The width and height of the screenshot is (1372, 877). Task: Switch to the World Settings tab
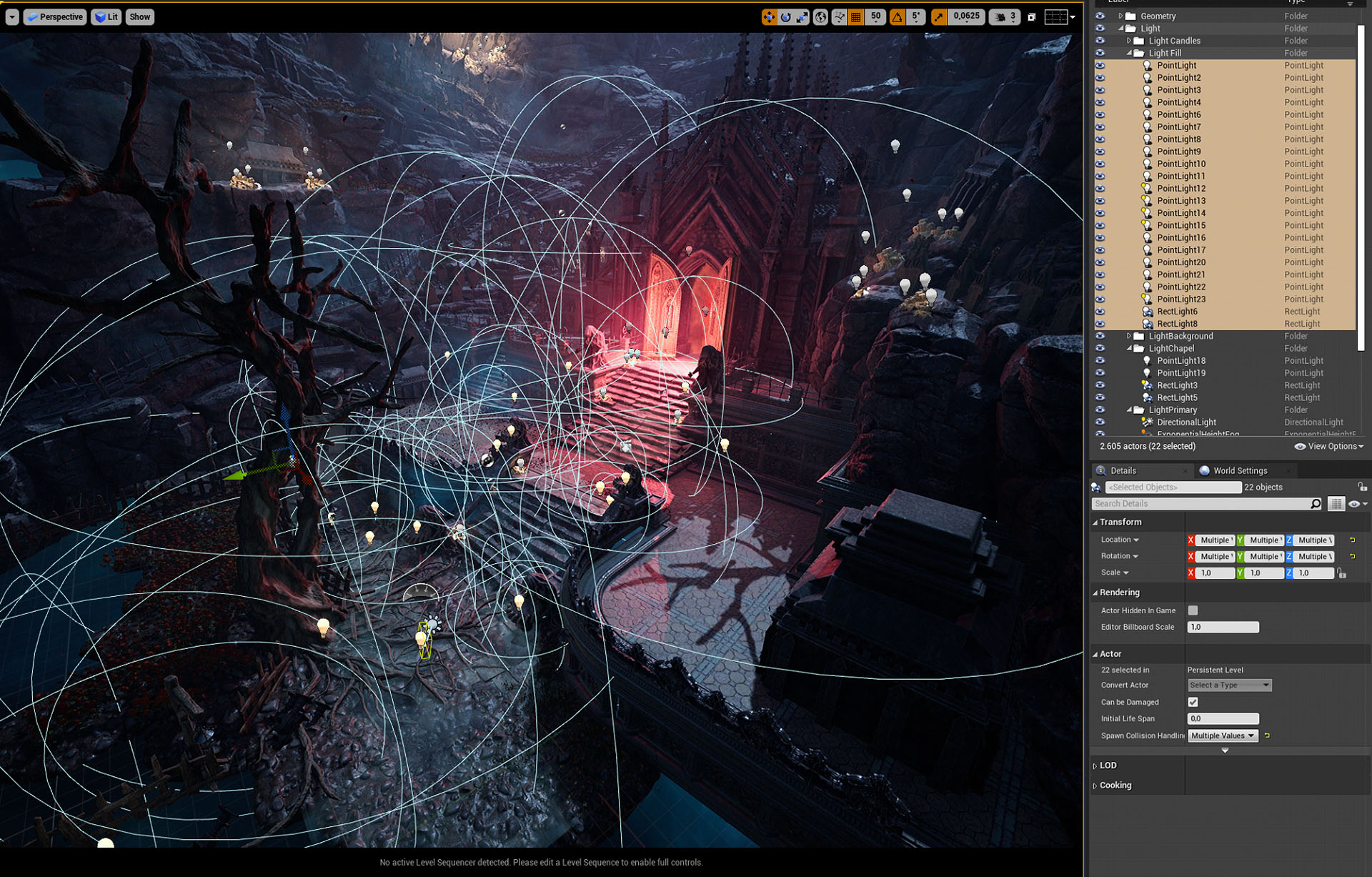click(1240, 470)
